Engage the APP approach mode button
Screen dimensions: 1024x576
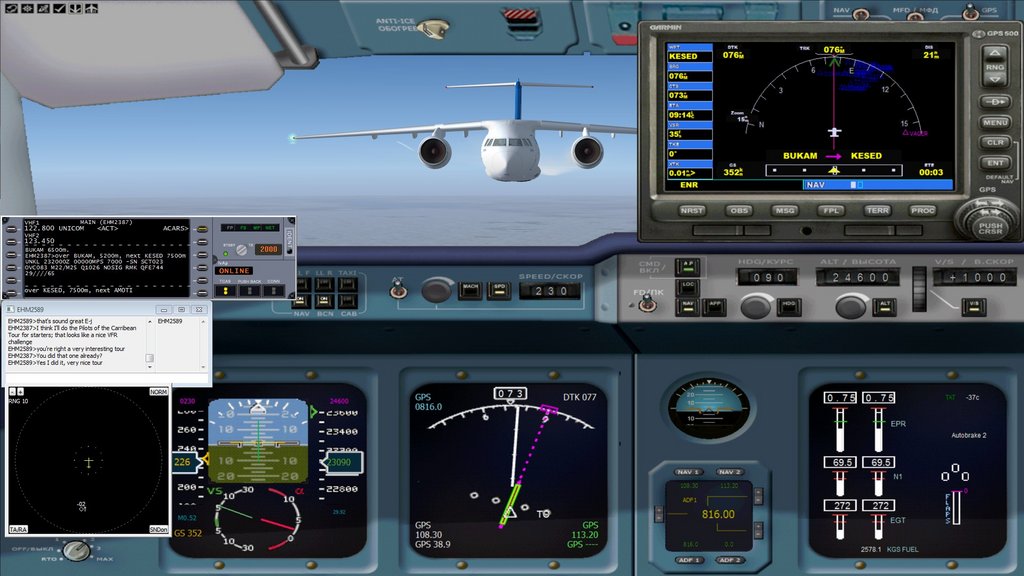[x=715, y=304]
